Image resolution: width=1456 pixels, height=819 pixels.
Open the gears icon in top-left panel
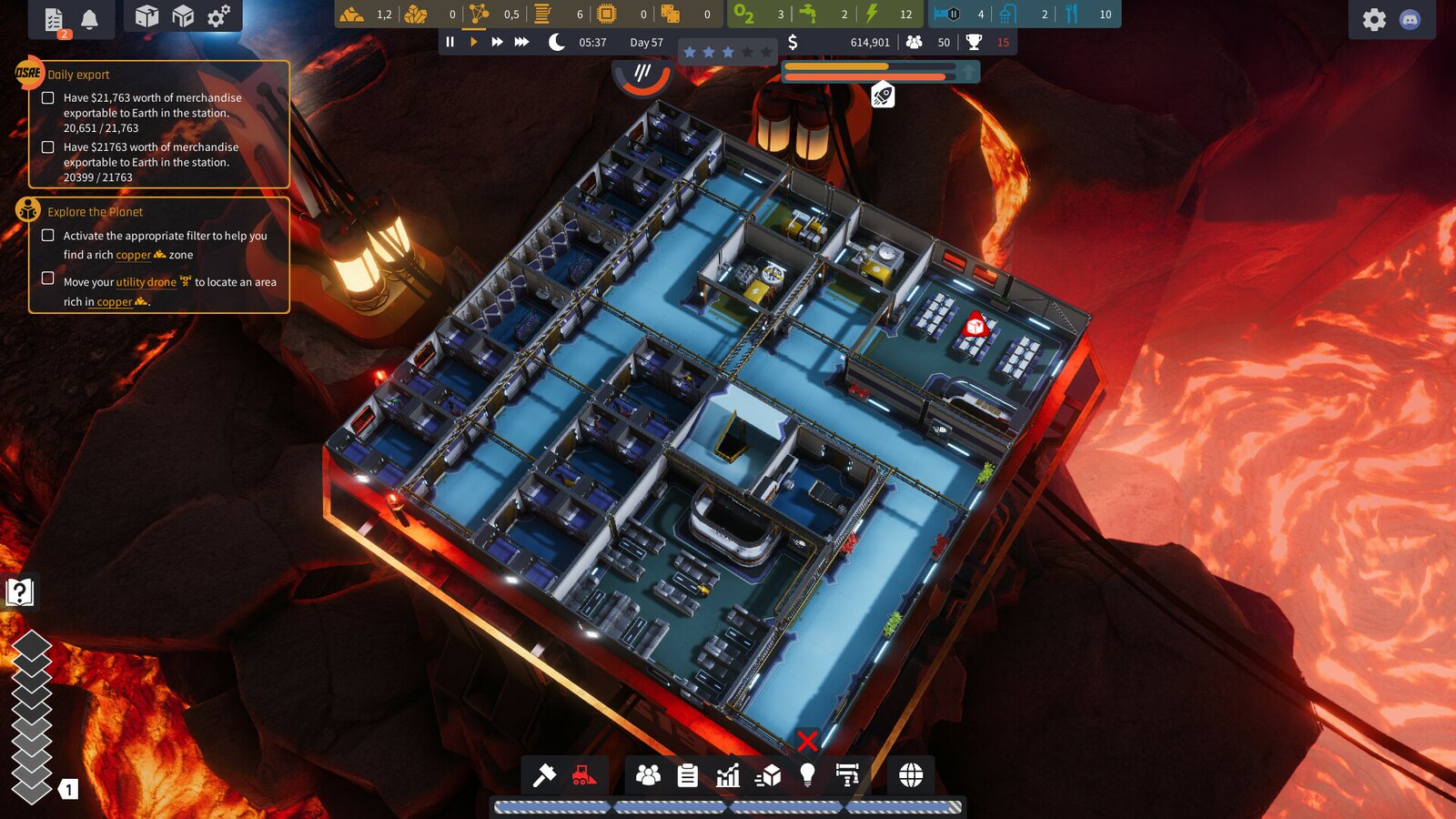pyautogui.click(x=219, y=16)
